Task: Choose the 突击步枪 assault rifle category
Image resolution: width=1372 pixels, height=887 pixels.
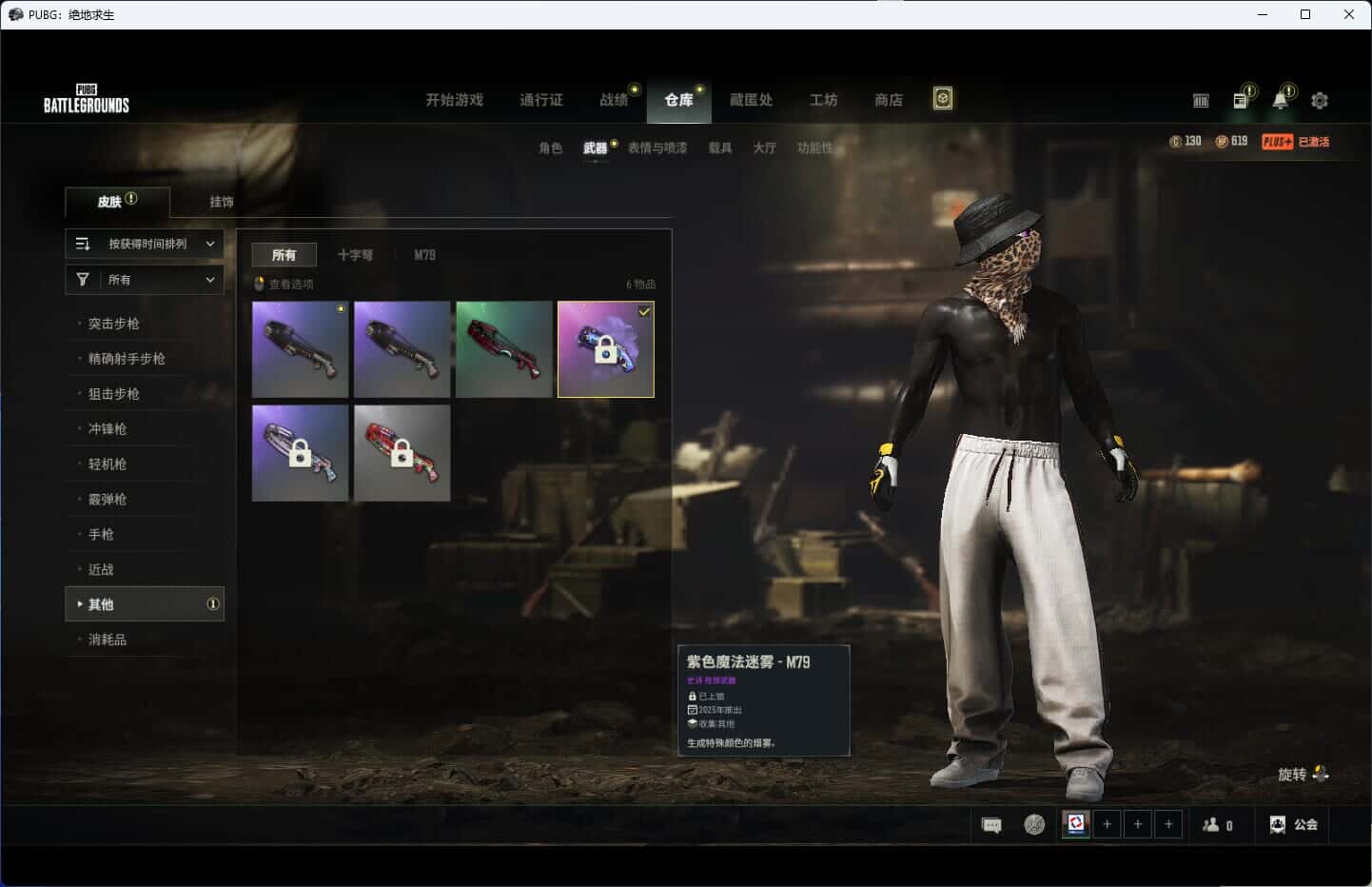Action: [x=114, y=324]
